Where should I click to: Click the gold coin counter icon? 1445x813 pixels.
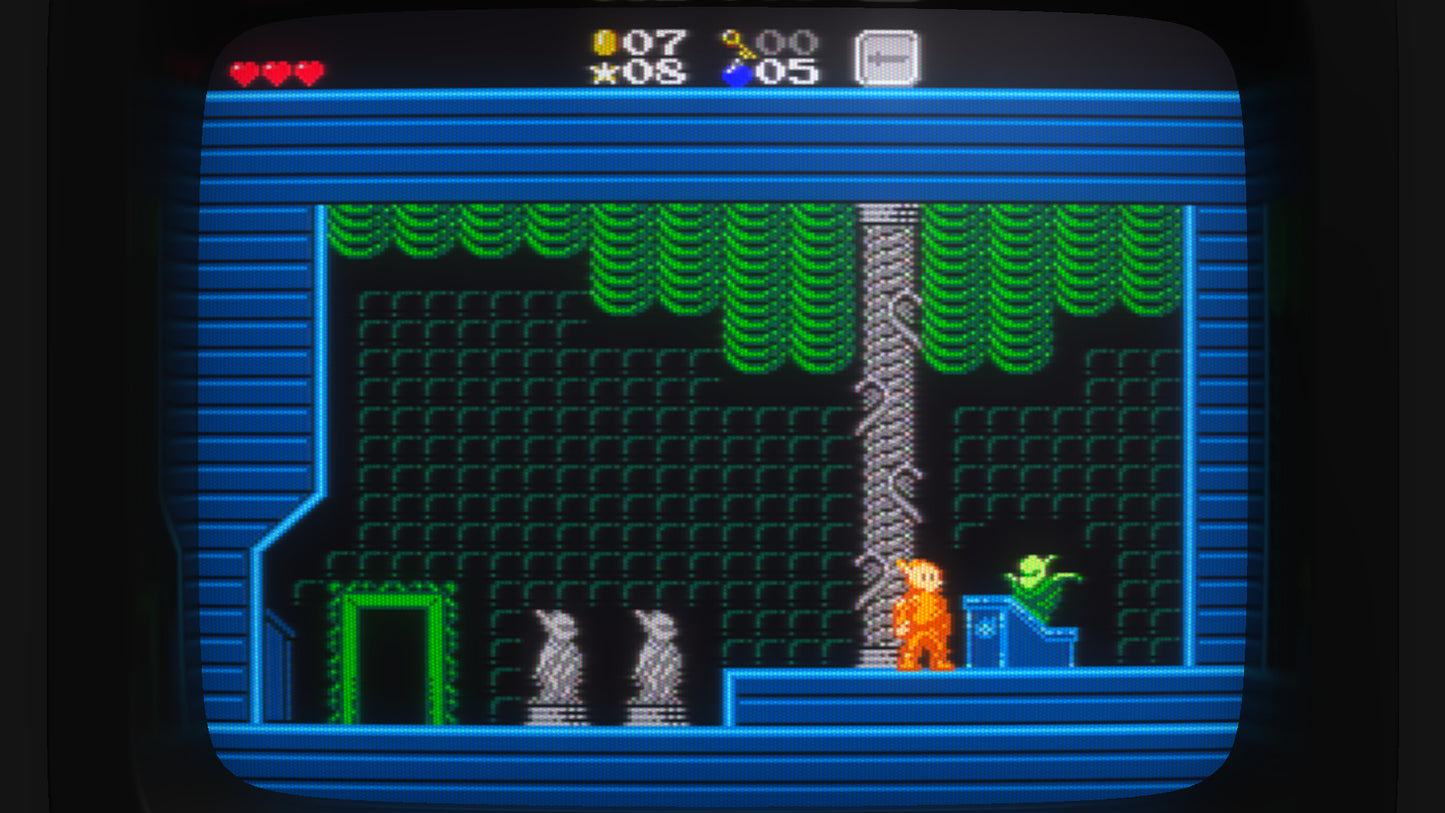(606, 41)
